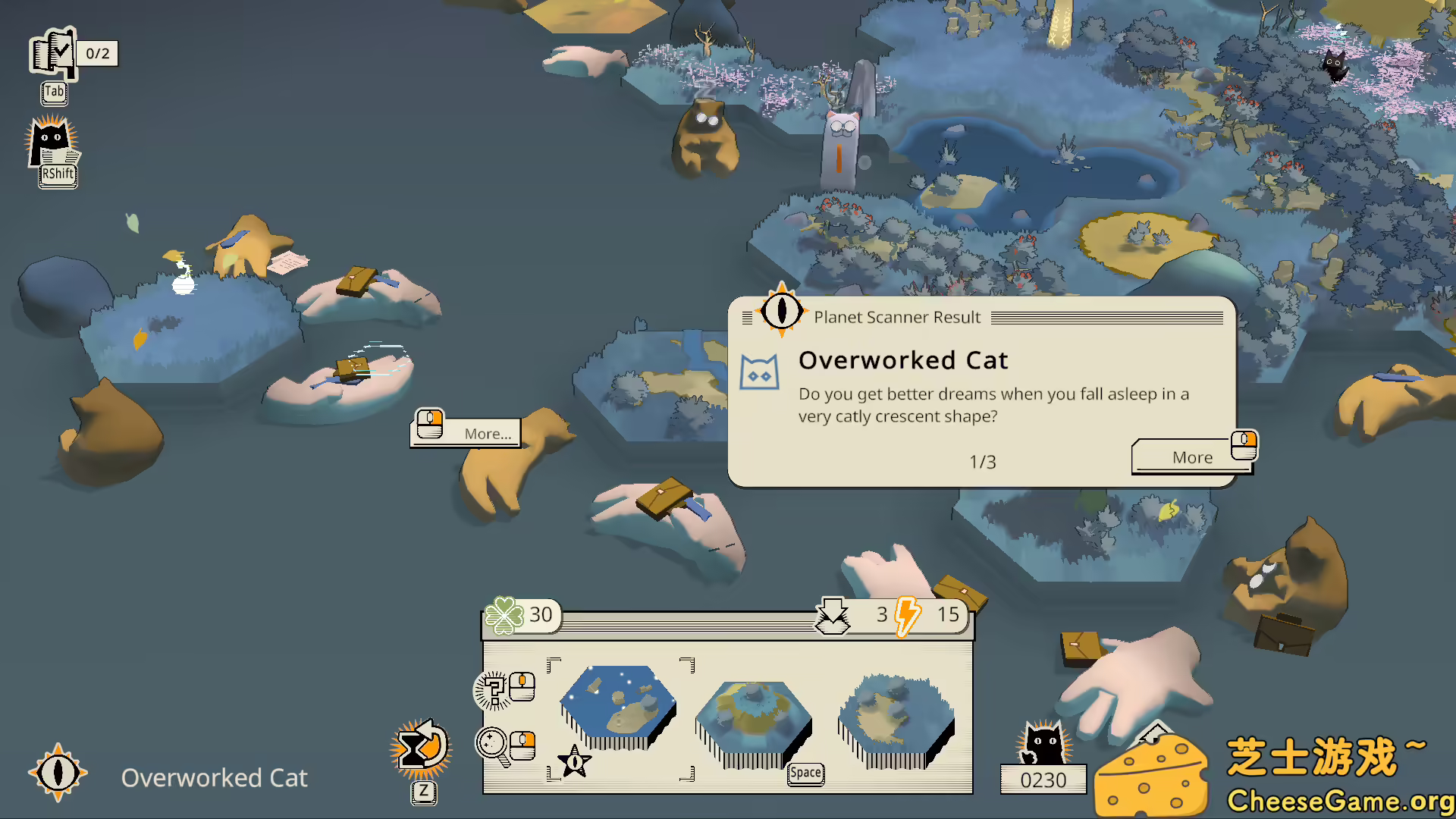
Task: Select the magnifying glass scan tool
Action: click(493, 744)
